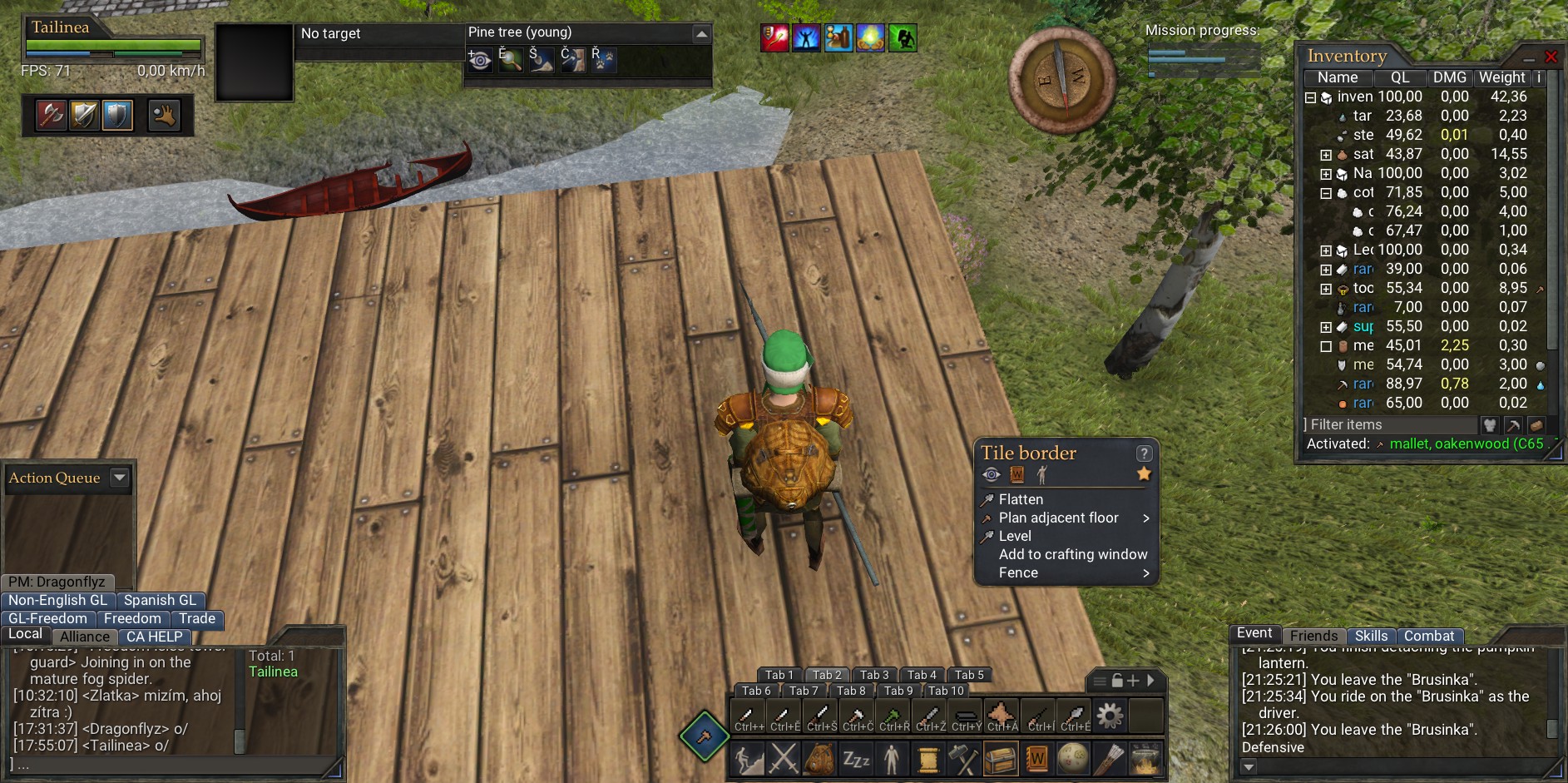Select the aggressive axe fighting stance
The image size is (1568, 783).
[51, 115]
